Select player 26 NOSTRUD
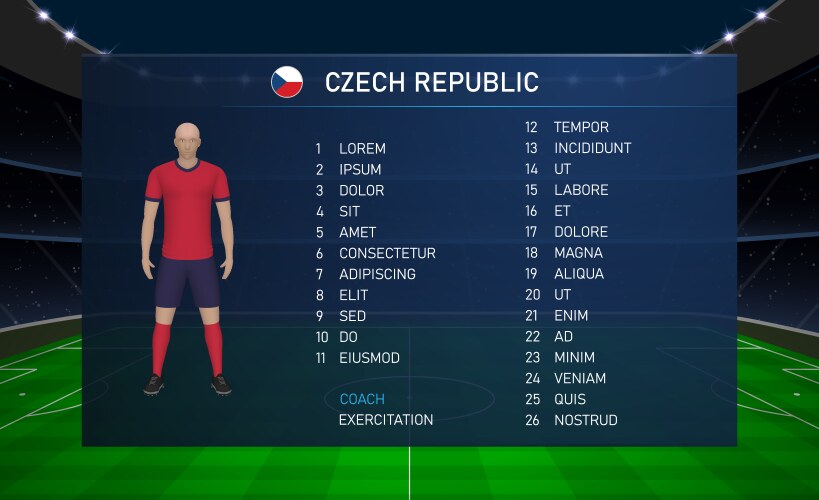 pyautogui.click(x=585, y=421)
